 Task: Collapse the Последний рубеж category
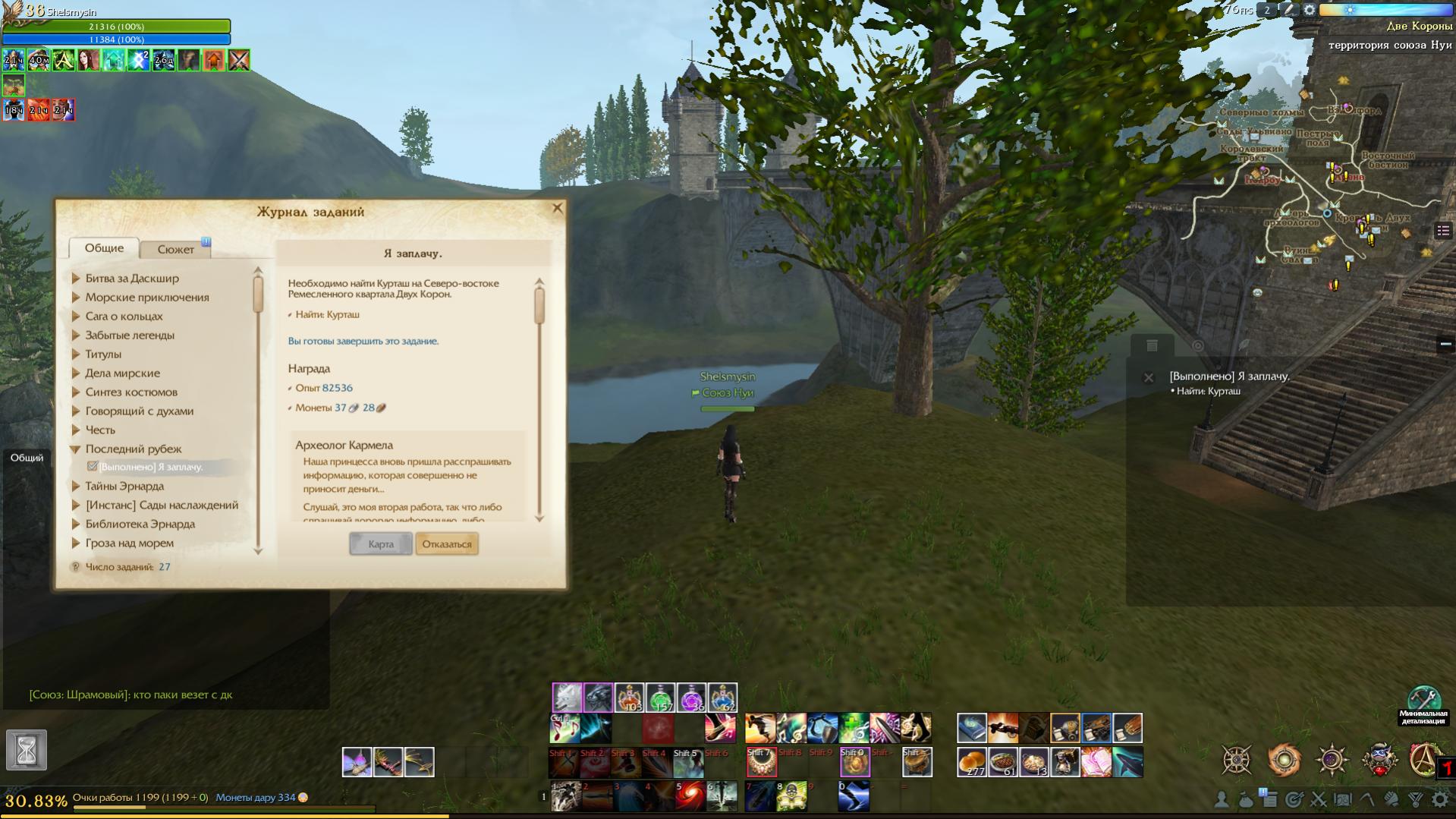76,449
